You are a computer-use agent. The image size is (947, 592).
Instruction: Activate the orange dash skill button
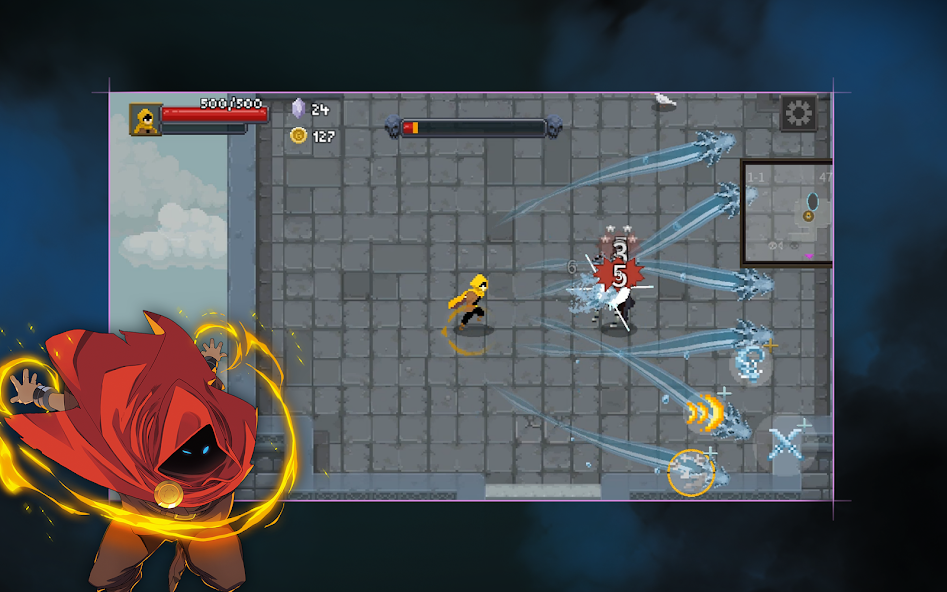click(705, 410)
